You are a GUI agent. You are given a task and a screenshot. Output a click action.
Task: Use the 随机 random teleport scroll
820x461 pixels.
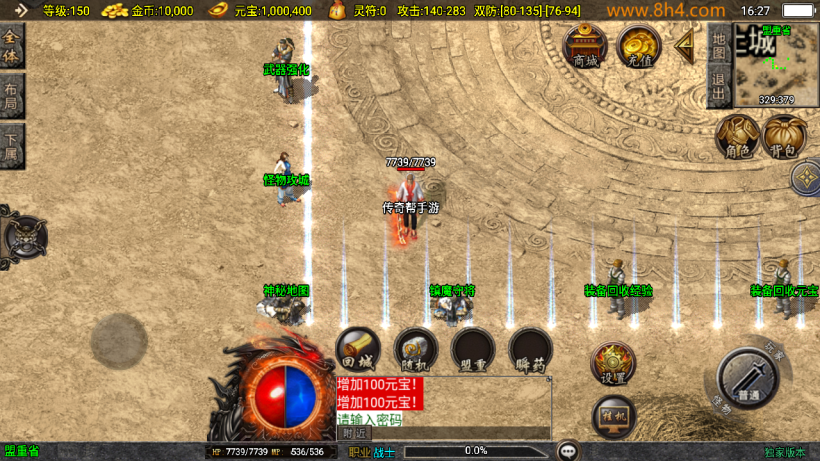415,349
